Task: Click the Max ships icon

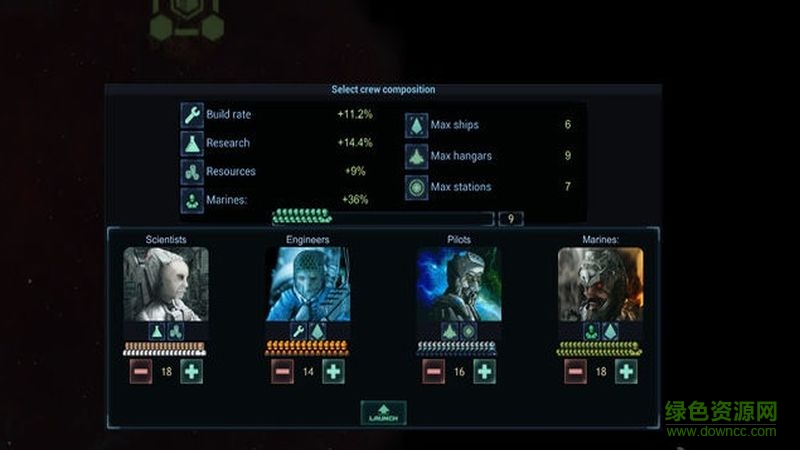Action: pos(416,126)
